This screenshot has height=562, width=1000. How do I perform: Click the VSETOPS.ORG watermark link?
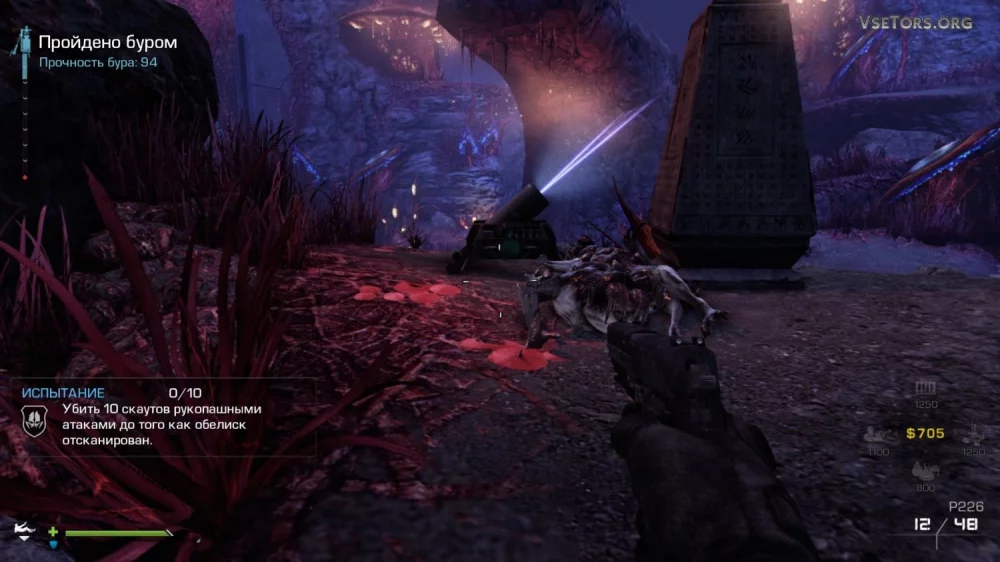coord(914,22)
